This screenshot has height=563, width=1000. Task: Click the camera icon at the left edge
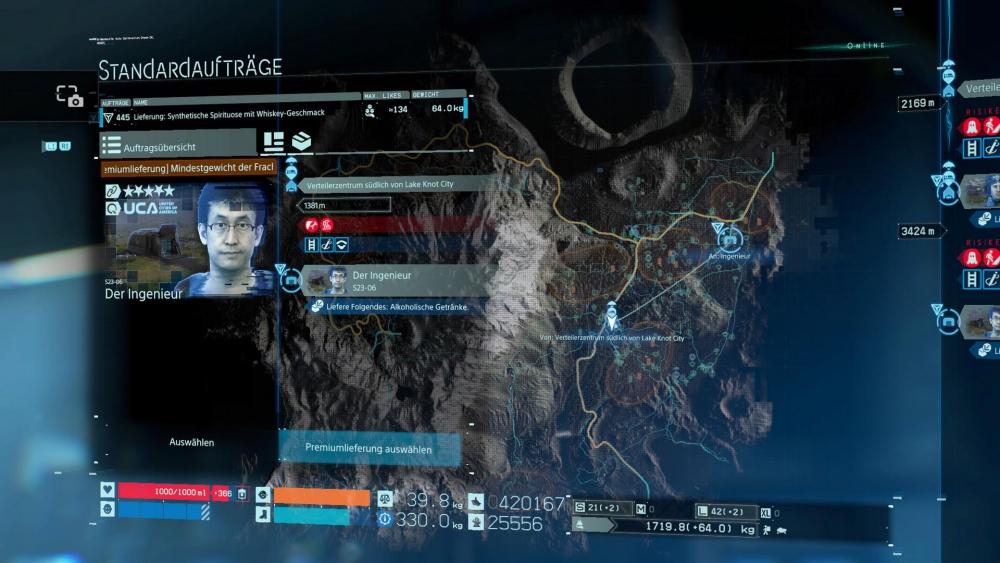(69, 96)
